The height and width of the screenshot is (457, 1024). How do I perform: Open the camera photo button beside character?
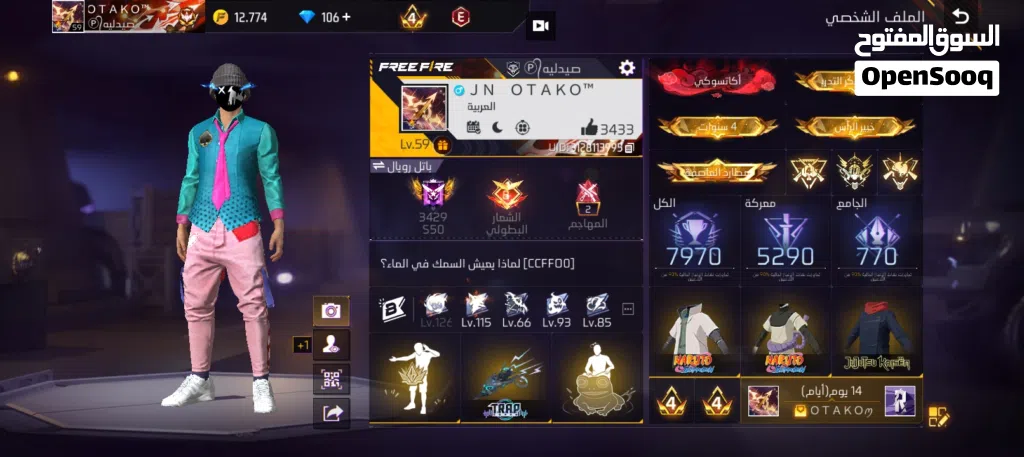pyautogui.click(x=331, y=311)
